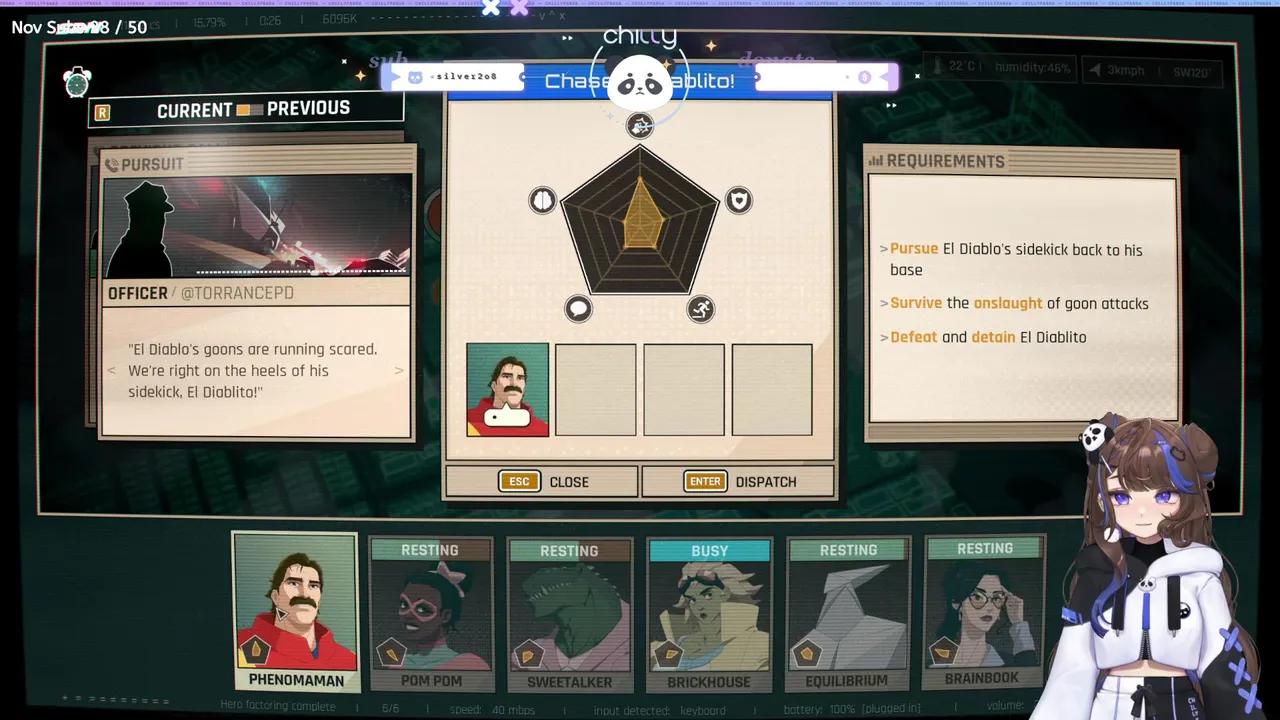Select Phenomaman's portrait in the dispatch slot
This screenshot has height=720, width=1280.
[507, 389]
